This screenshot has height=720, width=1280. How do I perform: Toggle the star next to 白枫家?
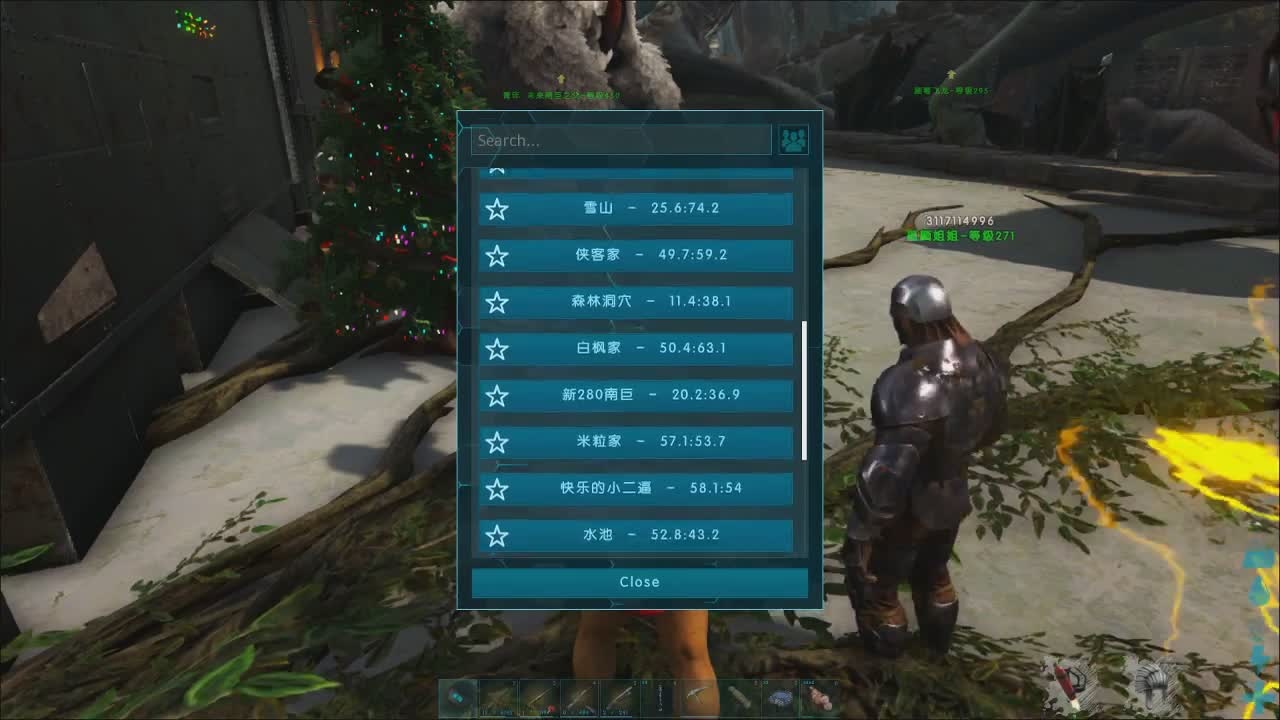click(497, 349)
